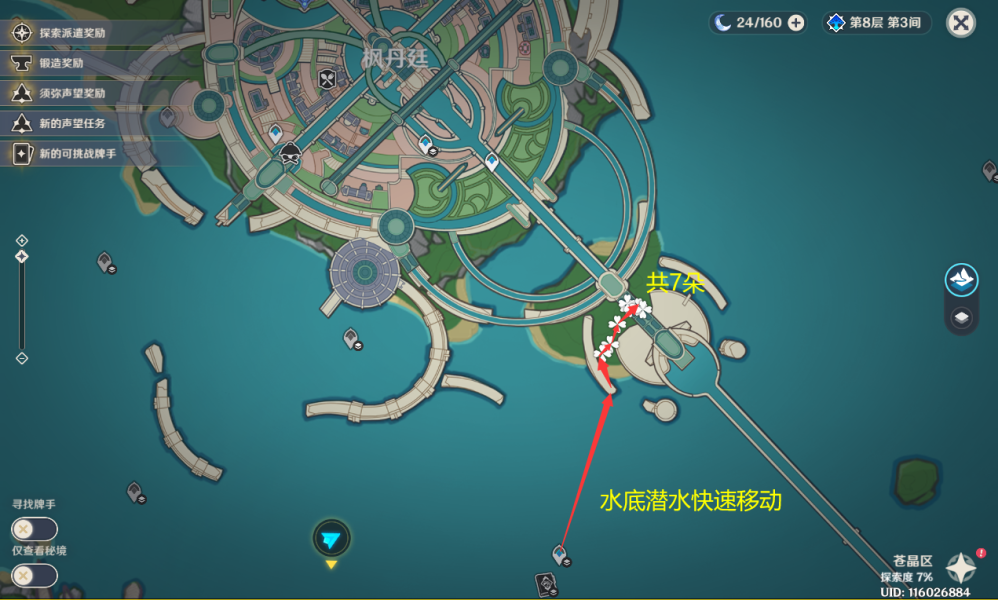Image resolution: width=998 pixels, height=600 pixels.
Task: Open the 探索派遣奖励 expedition rewards entry
Action: [x=72, y=33]
